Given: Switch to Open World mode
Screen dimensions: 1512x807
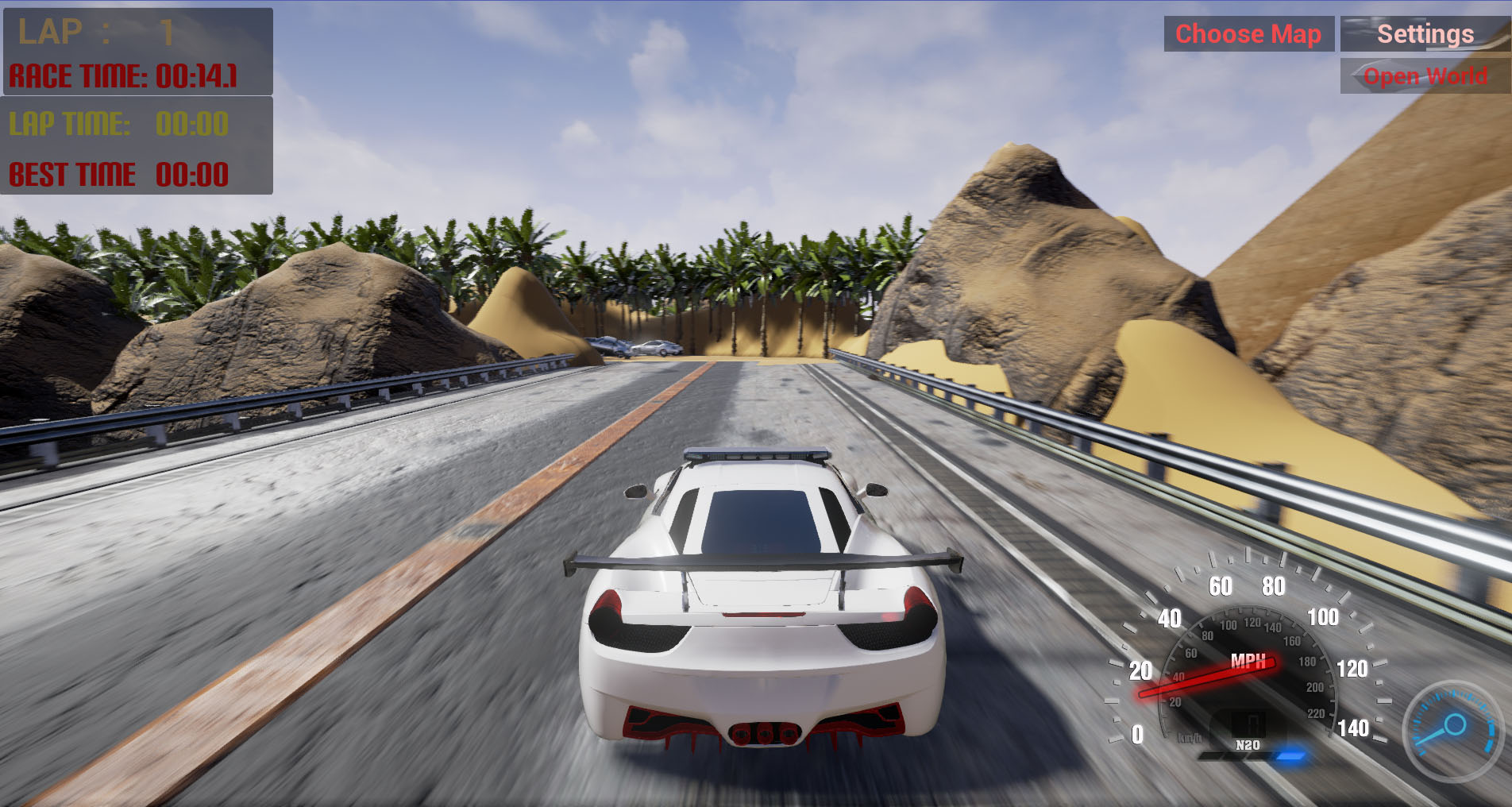Looking at the screenshot, I should [1425, 76].
